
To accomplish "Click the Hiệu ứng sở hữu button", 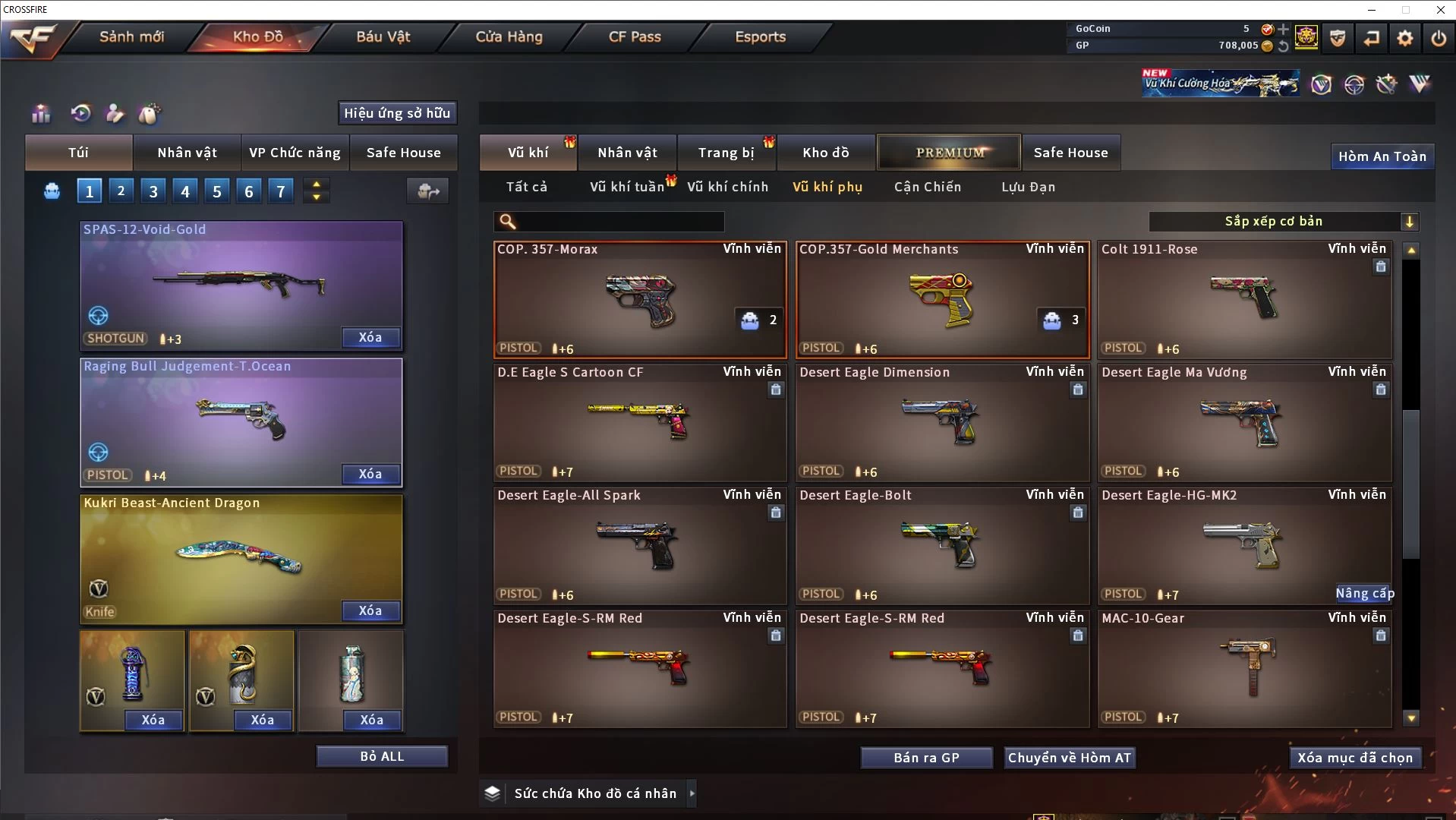I will (397, 113).
